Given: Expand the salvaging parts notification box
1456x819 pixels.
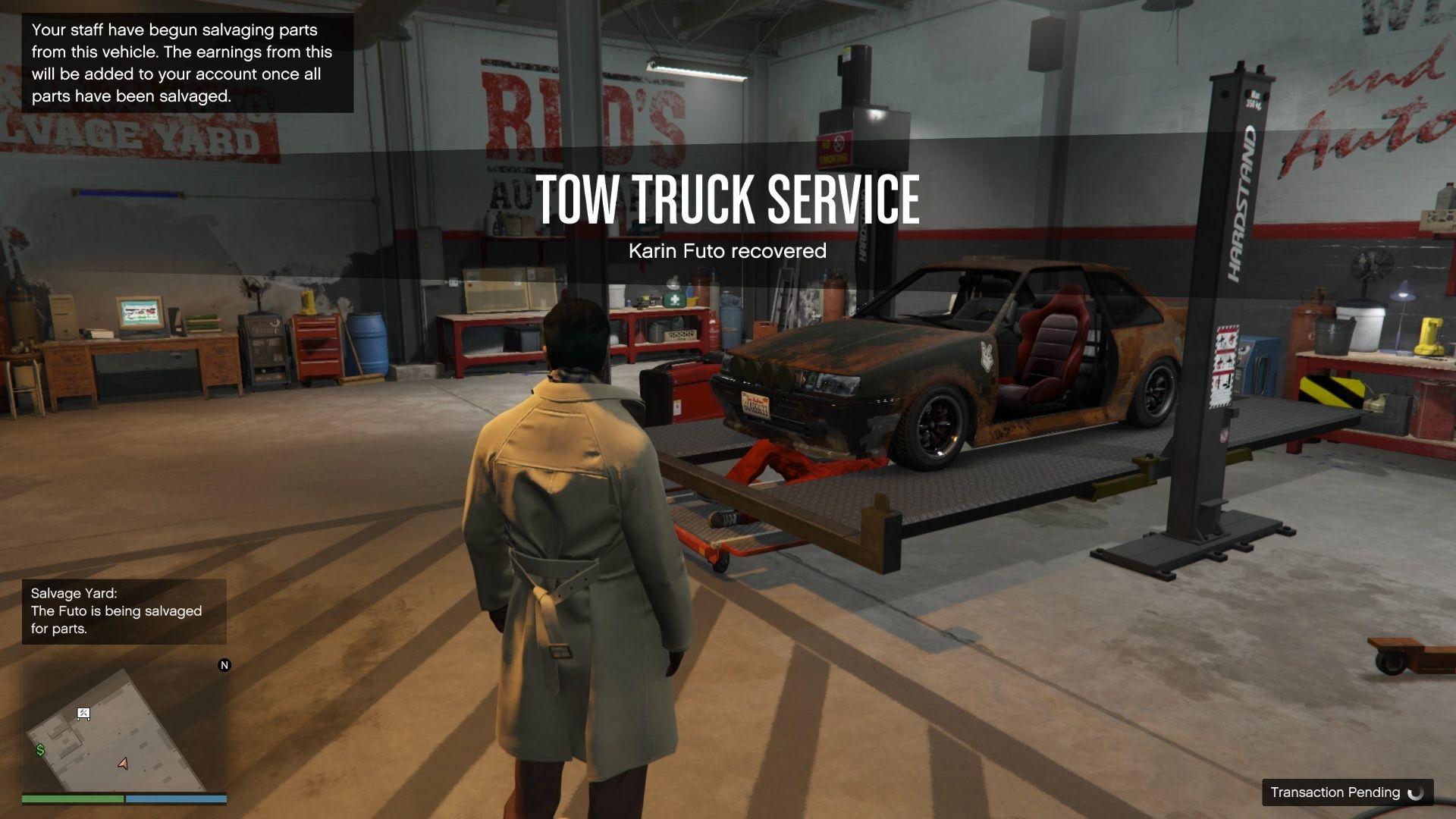Looking at the screenshot, I should 187,64.
